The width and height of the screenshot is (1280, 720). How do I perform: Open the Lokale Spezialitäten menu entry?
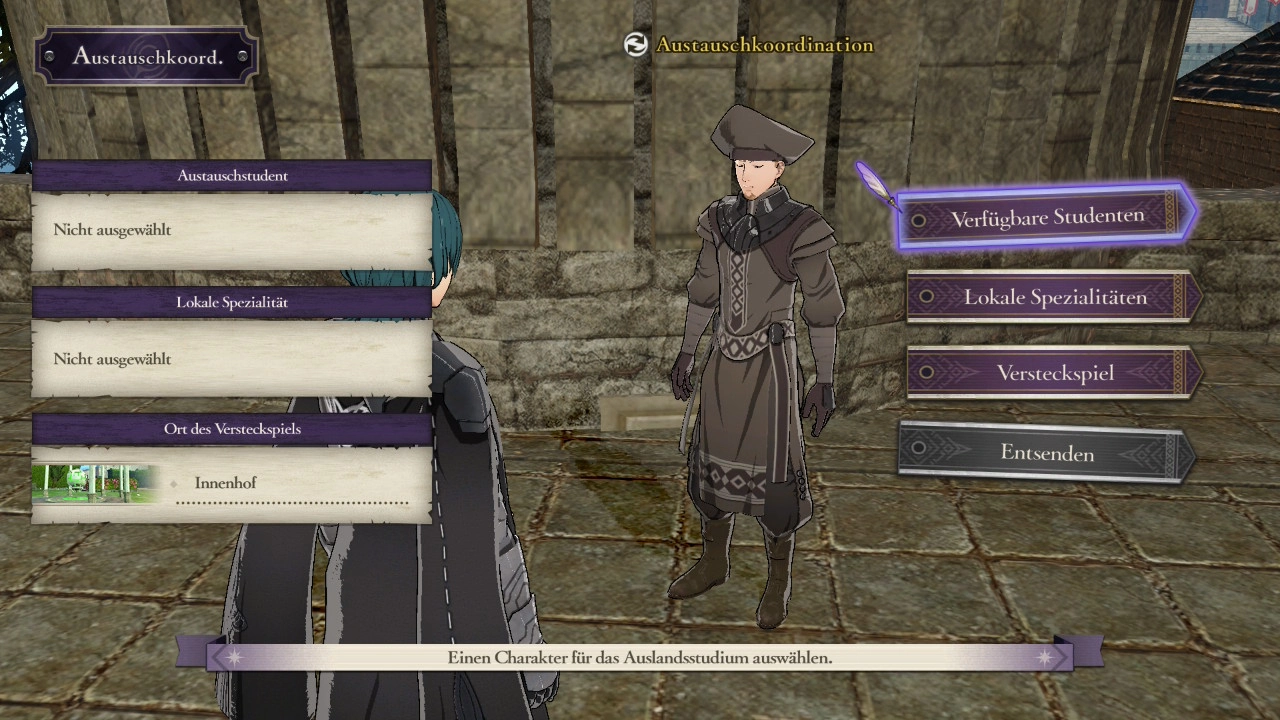pyautogui.click(x=1054, y=297)
